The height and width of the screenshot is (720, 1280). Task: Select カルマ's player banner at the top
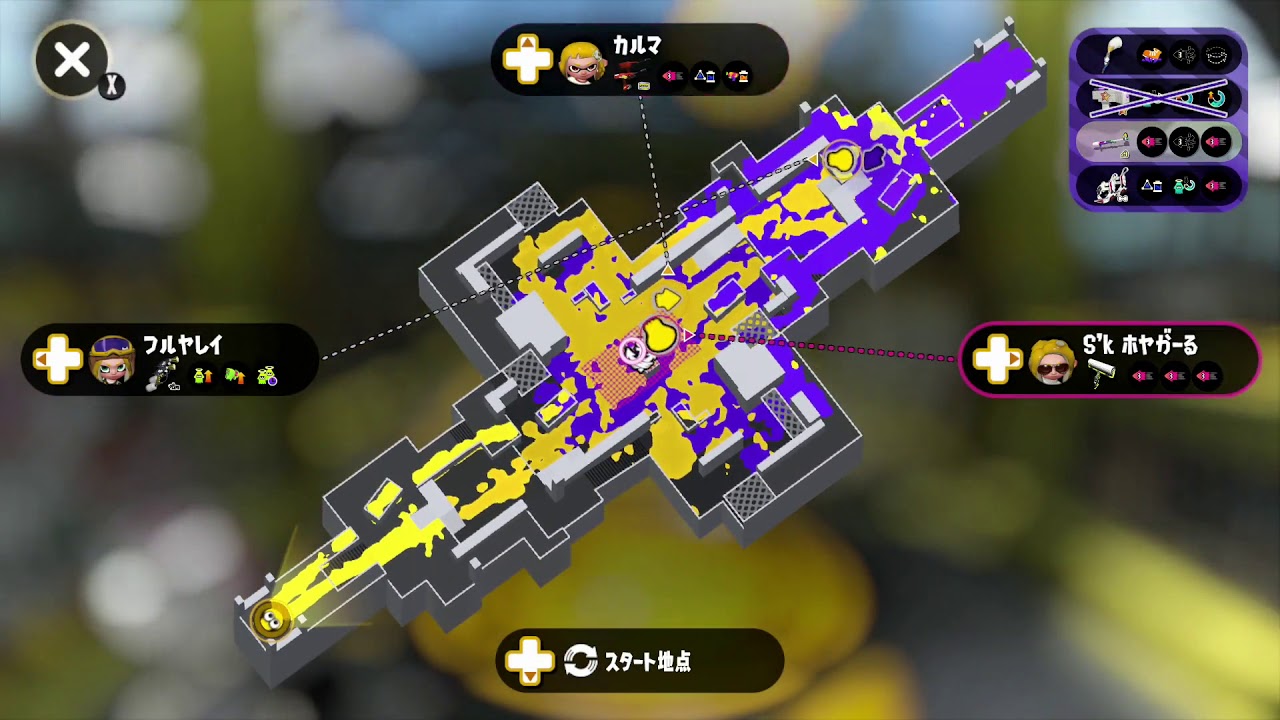(640, 60)
